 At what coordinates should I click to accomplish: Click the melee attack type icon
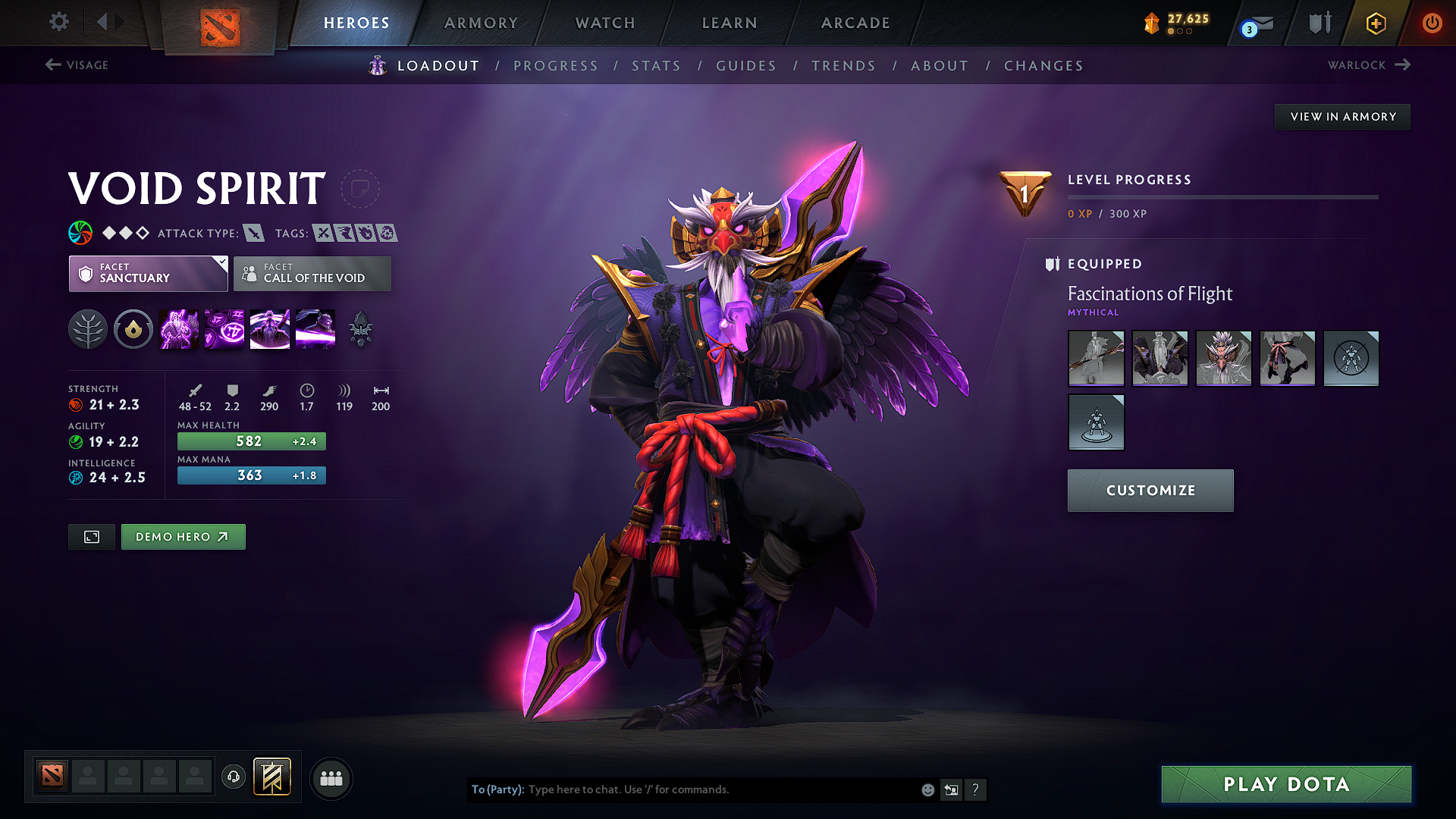253,233
